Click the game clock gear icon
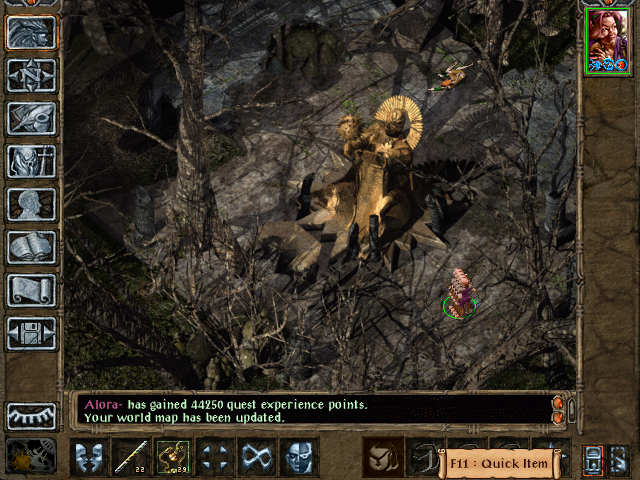Screen dimensions: 640x480 (x=31, y=457)
